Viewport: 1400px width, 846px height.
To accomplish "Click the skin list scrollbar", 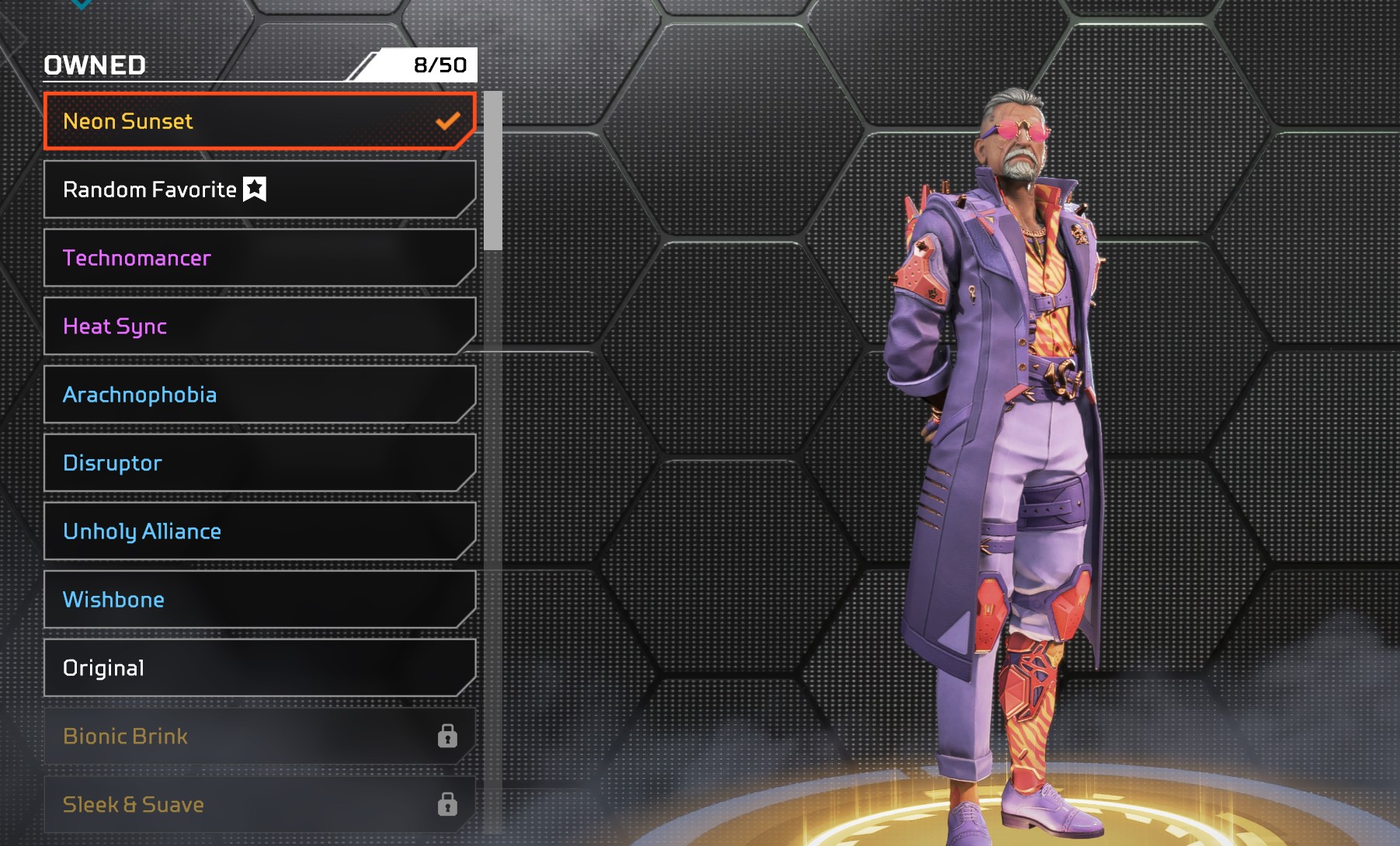I will pyautogui.click(x=492, y=171).
